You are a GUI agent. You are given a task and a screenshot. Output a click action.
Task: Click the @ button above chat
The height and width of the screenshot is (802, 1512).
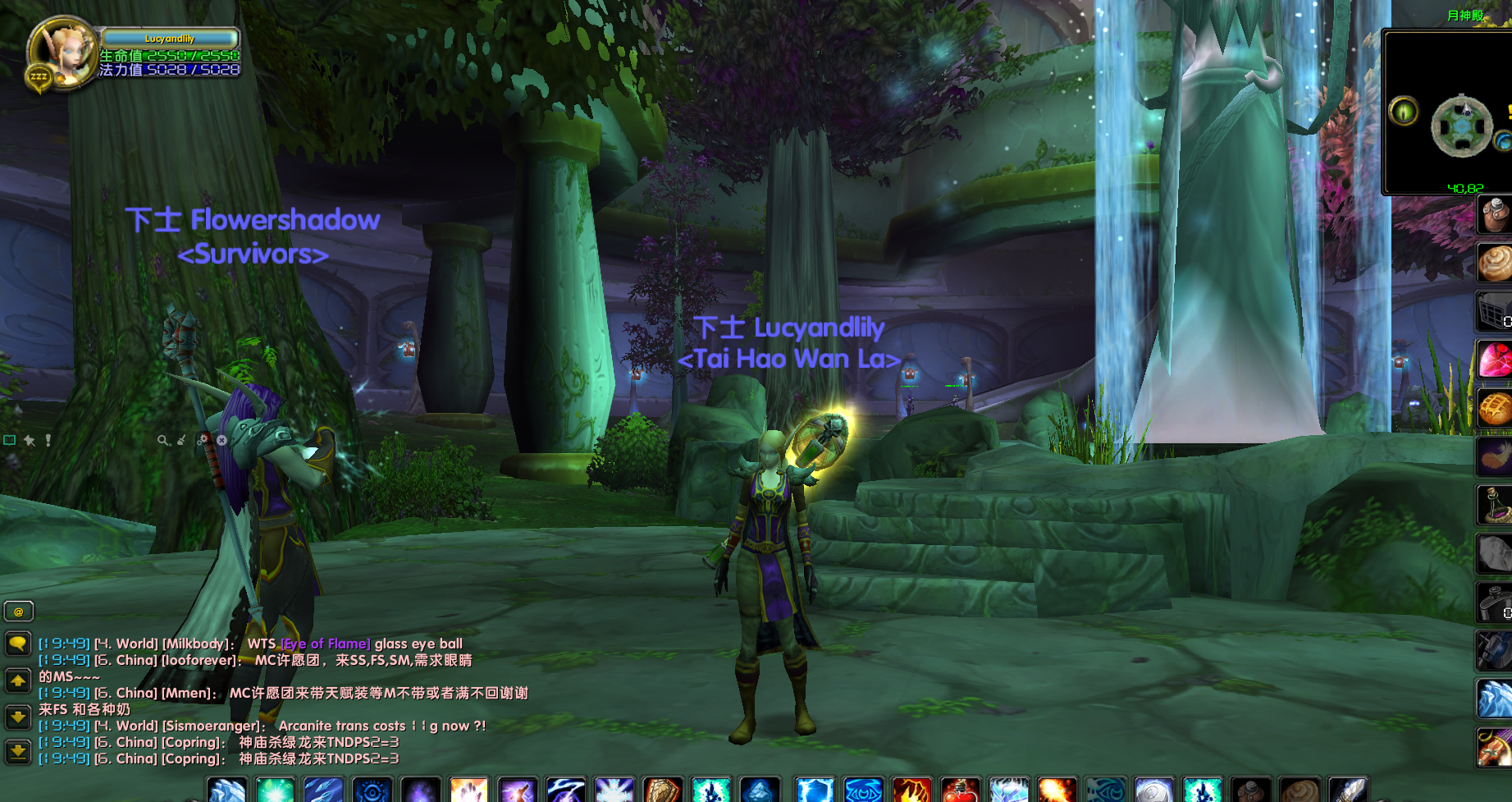(x=18, y=612)
